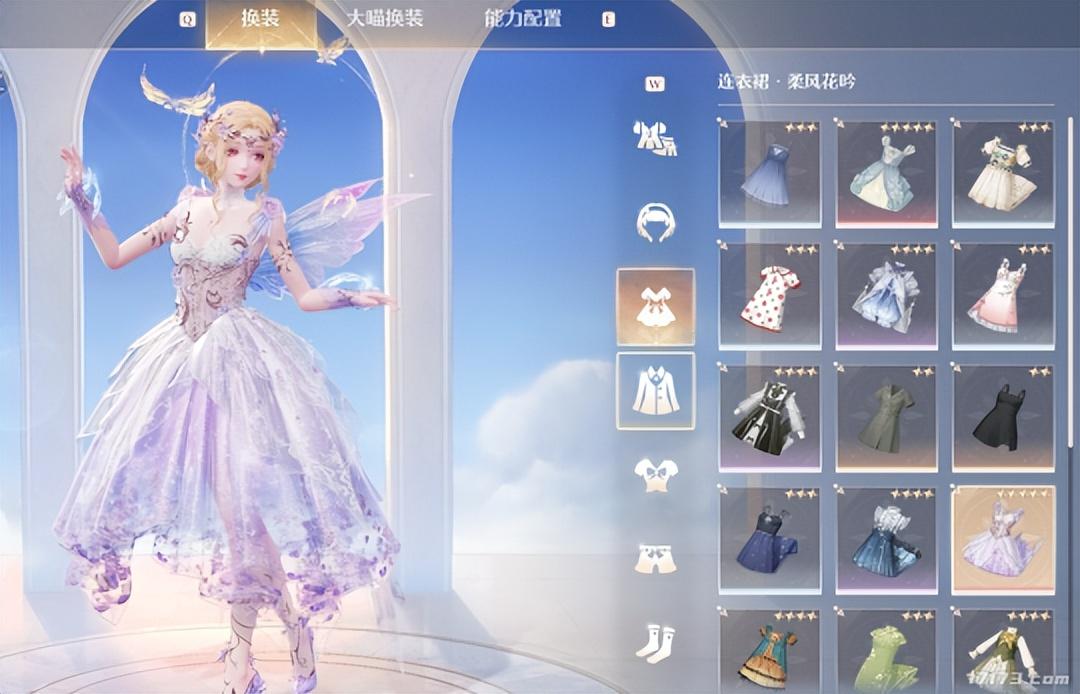The height and width of the screenshot is (694, 1080).
Task: Switch to the 换装 tab
Action: 260,19
